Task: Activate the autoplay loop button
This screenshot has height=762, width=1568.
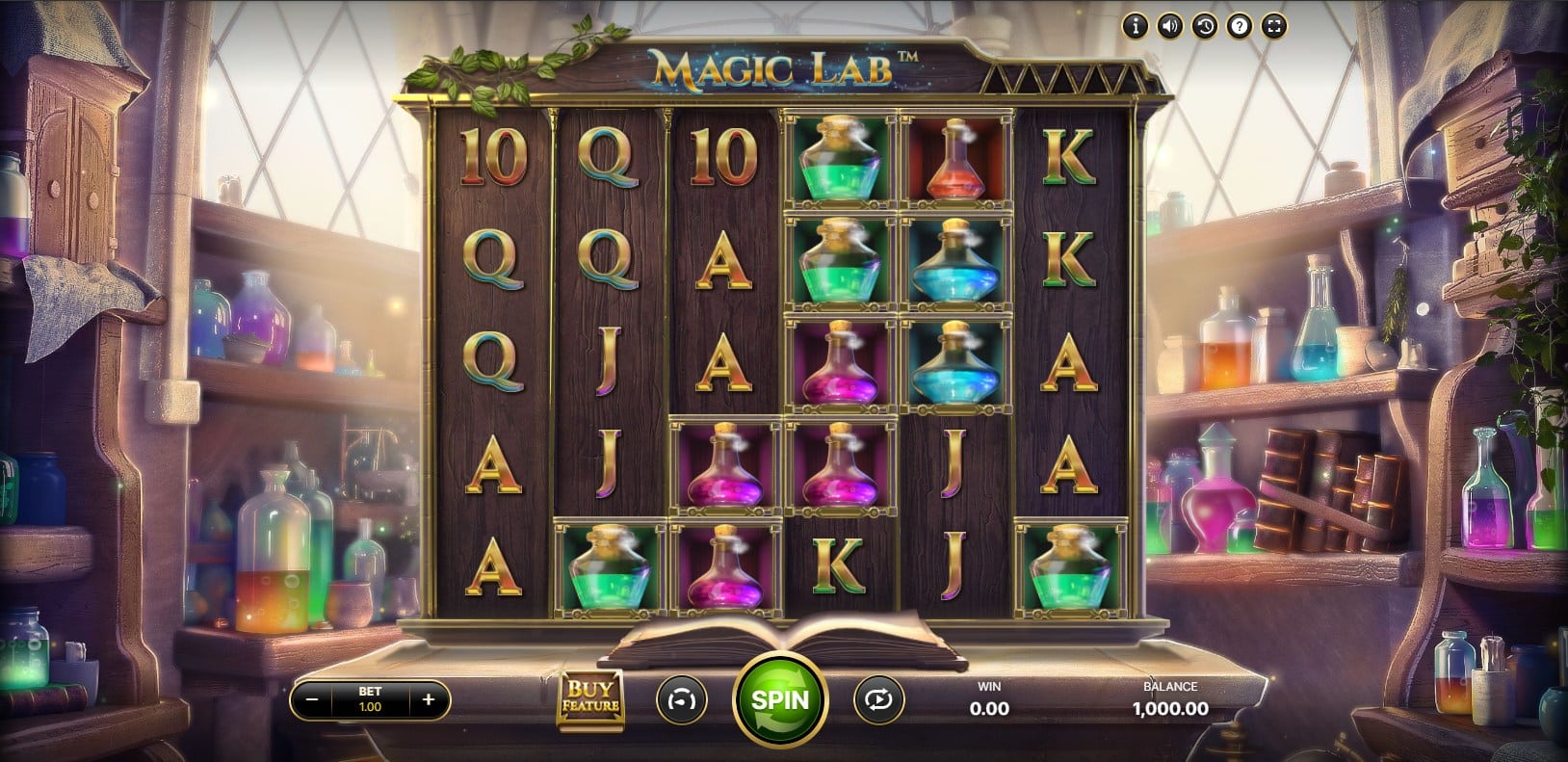Action: (877, 700)
